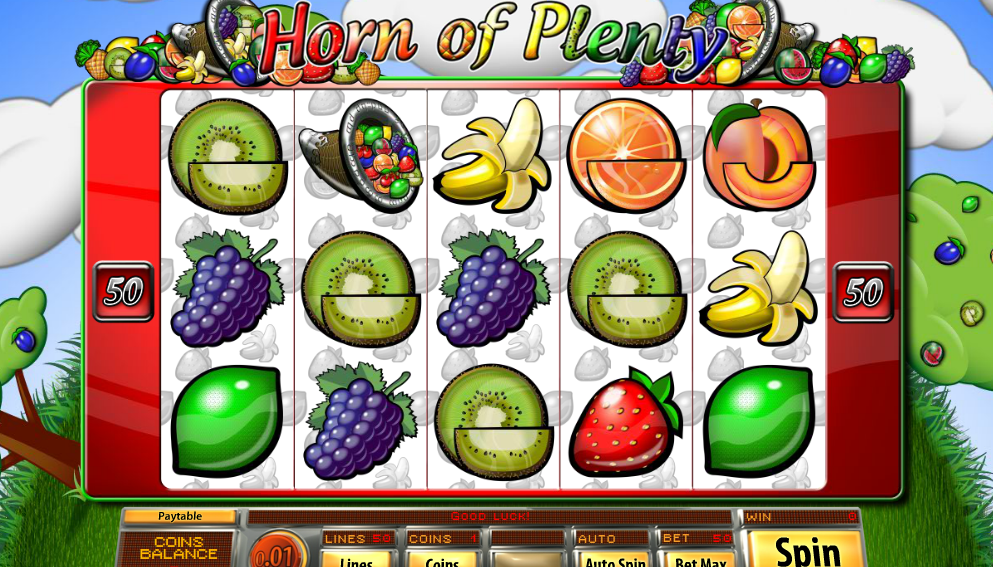993x567 pixels.
Task: Open the Paytable
Action: pos(180,516)
